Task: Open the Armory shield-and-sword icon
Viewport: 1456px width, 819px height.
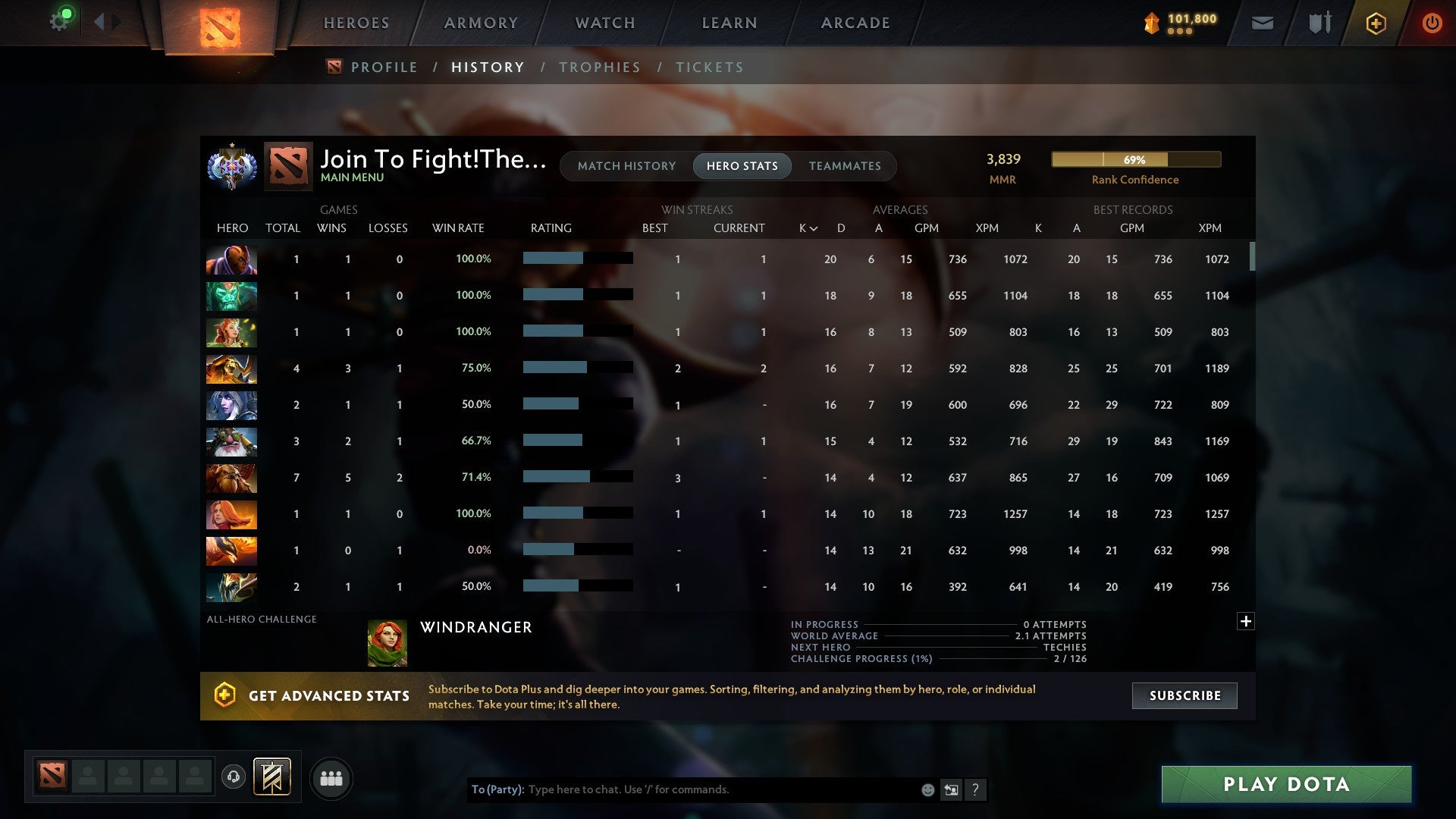Action: click(x=1319, y=23)
